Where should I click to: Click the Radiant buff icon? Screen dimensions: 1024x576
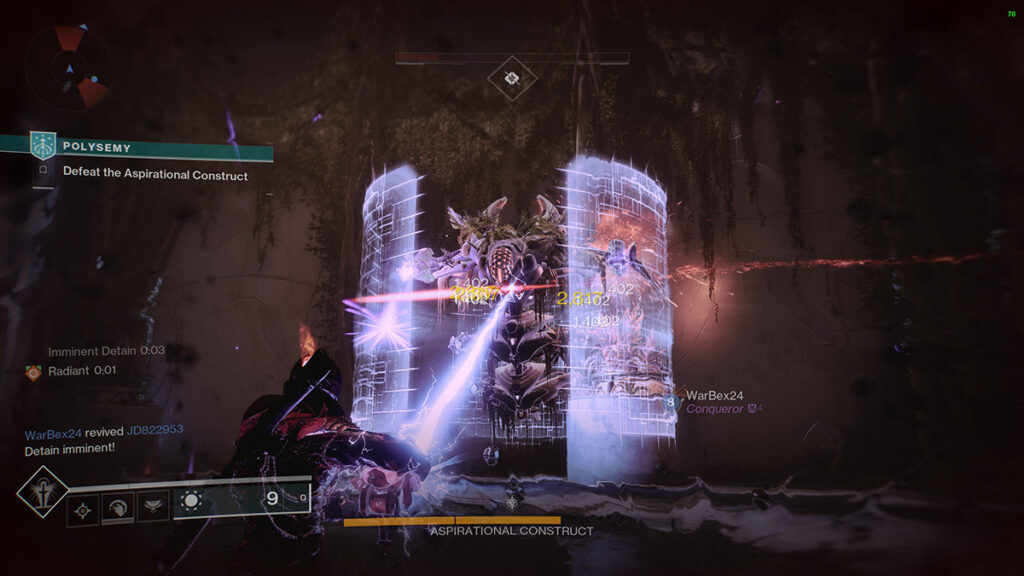(x=33, y=372)
